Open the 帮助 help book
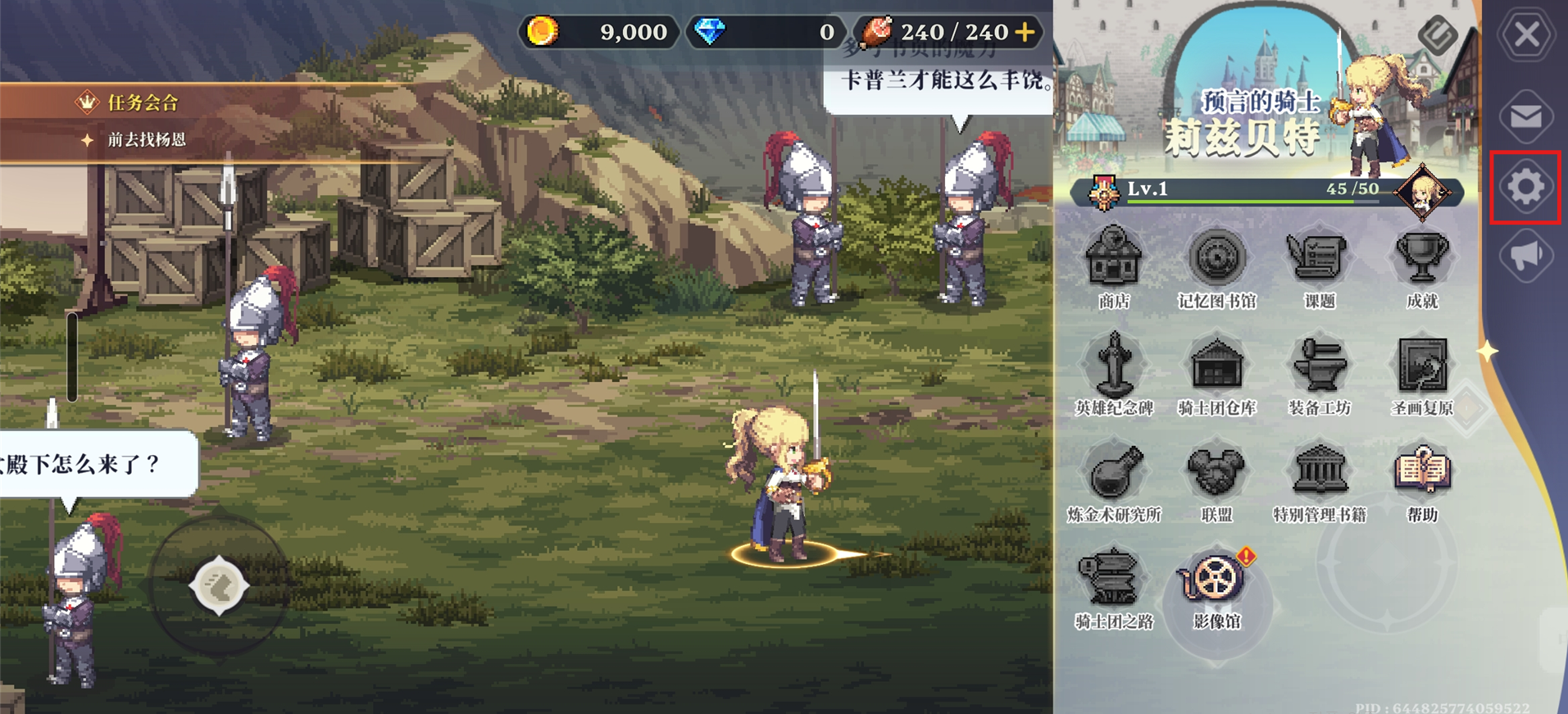This screenshot has height=714, width=1568. coord(1422,474)
